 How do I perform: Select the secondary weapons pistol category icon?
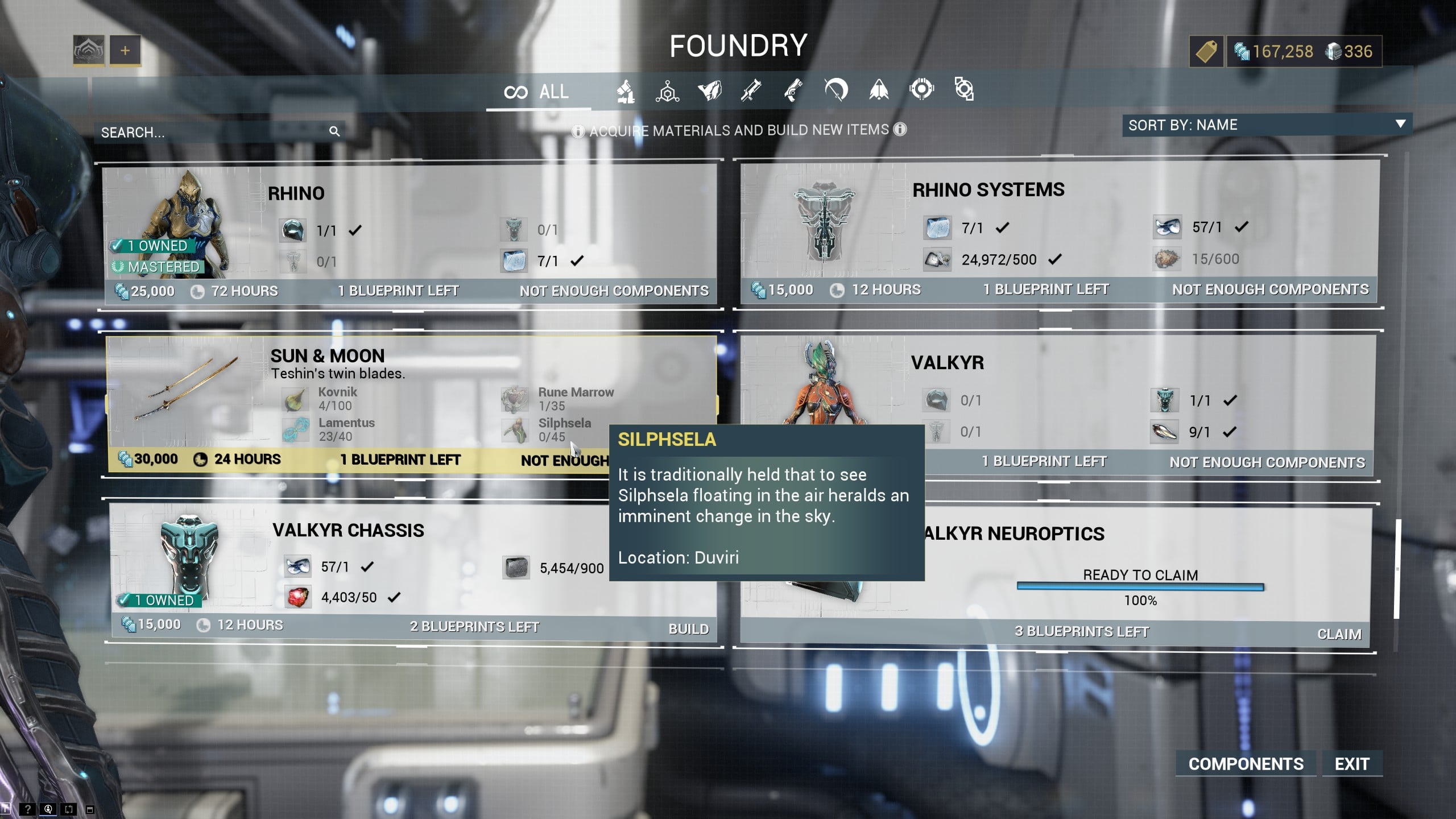(x=795, y=90)
